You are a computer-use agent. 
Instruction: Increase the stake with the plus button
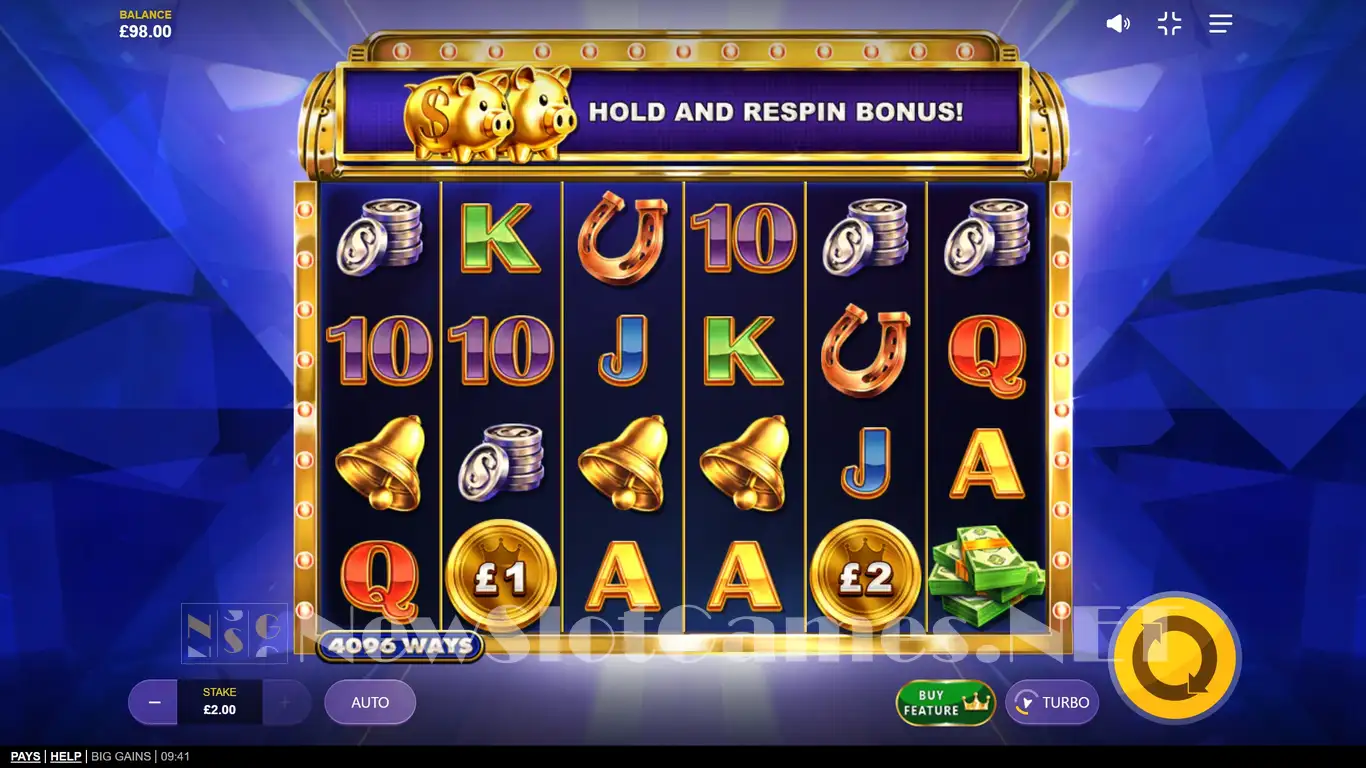285,703
